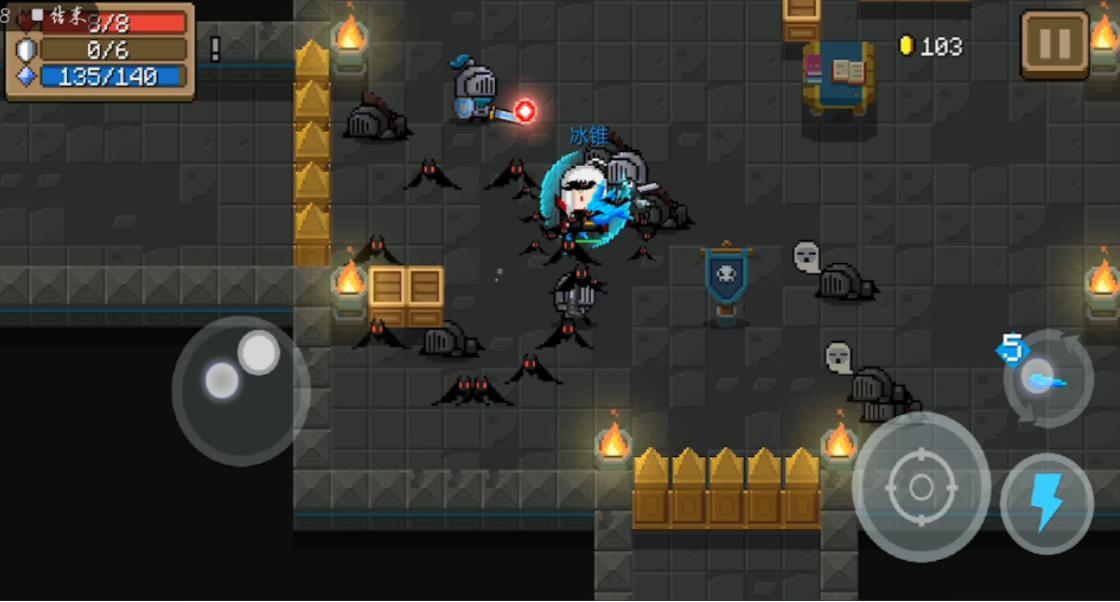Pause the game with the pause button
This screenshot has height=602, width=1120.
1054,45
